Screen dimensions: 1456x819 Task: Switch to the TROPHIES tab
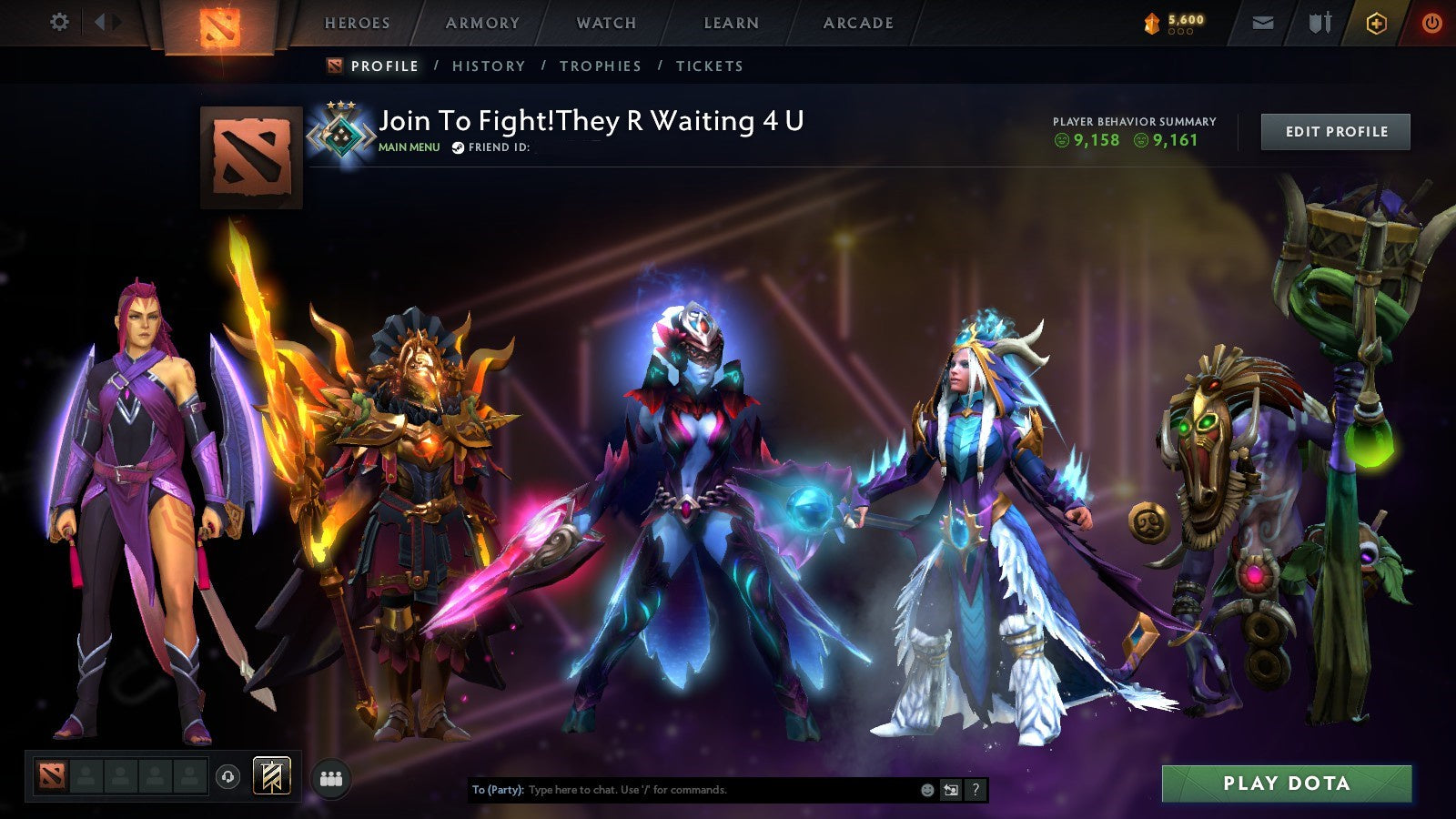pos(601,66)
